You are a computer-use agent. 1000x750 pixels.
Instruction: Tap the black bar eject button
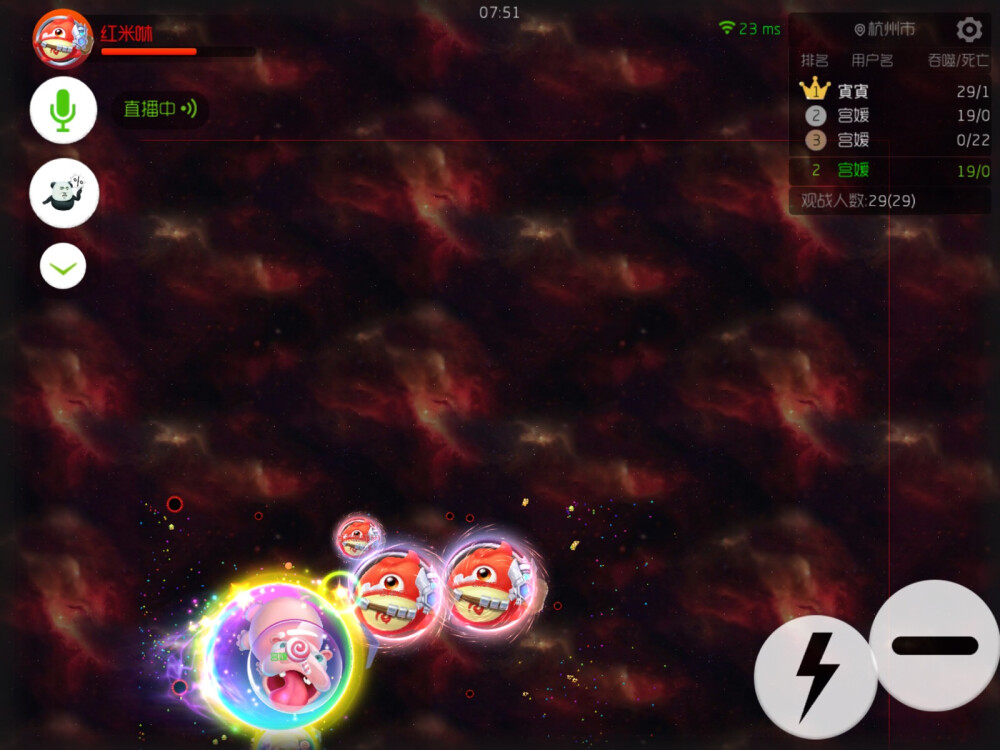934,645
